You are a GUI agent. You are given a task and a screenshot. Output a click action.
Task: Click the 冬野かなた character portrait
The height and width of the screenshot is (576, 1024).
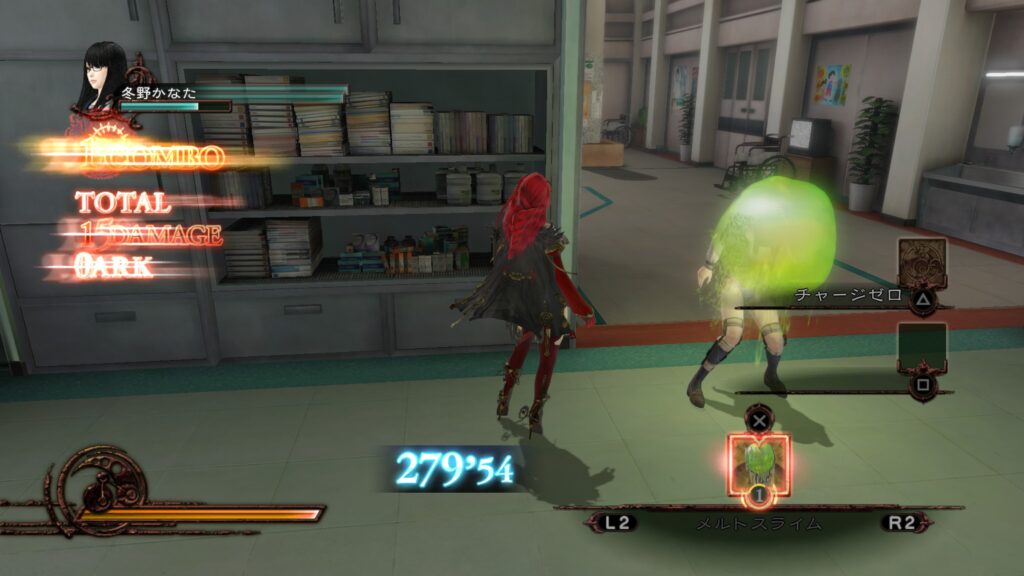pyautogui.click(x=103, y=78)
